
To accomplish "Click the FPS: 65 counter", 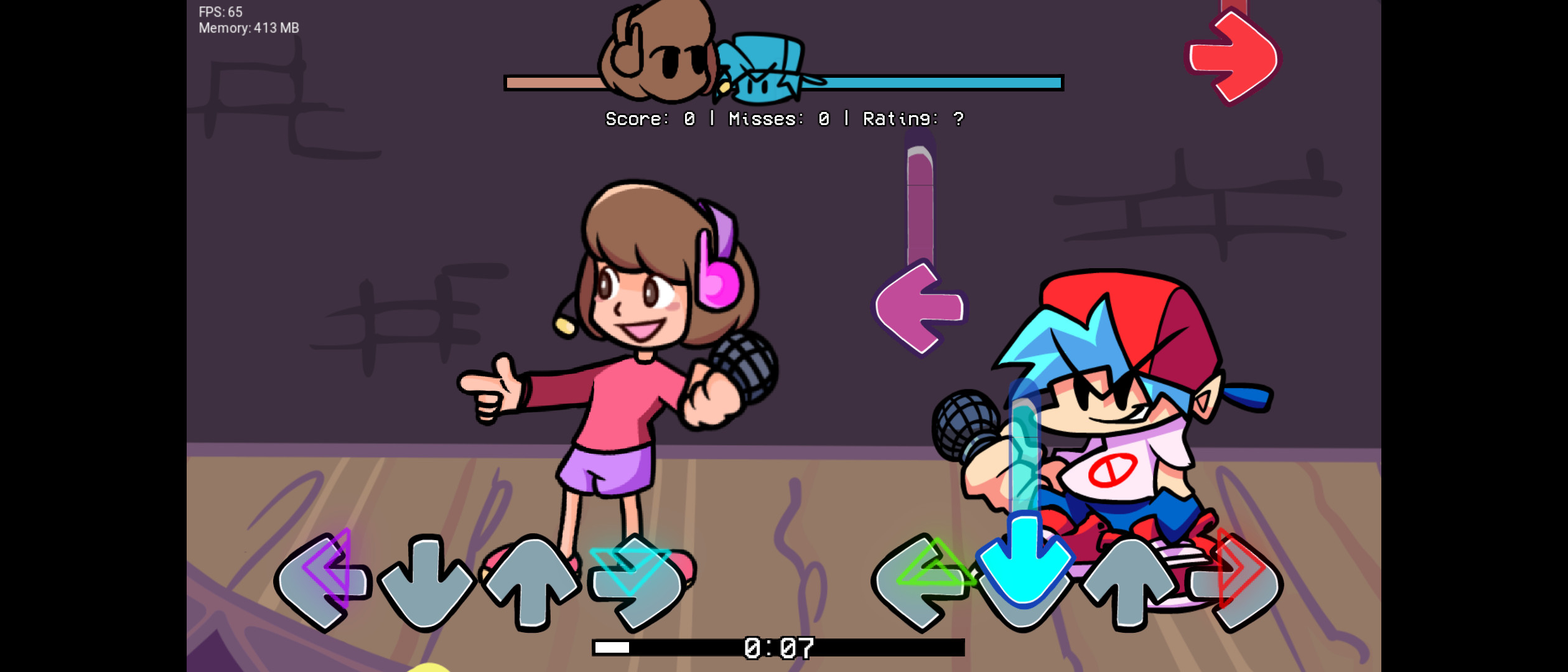I will point(219,11).
